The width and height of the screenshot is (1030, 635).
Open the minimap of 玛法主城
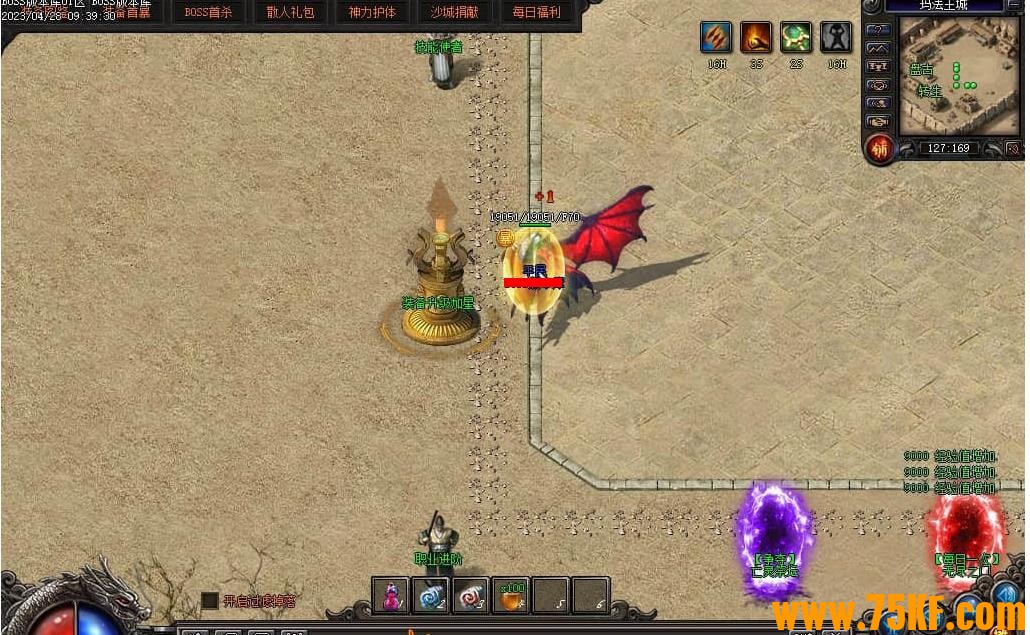pos(958,76)
